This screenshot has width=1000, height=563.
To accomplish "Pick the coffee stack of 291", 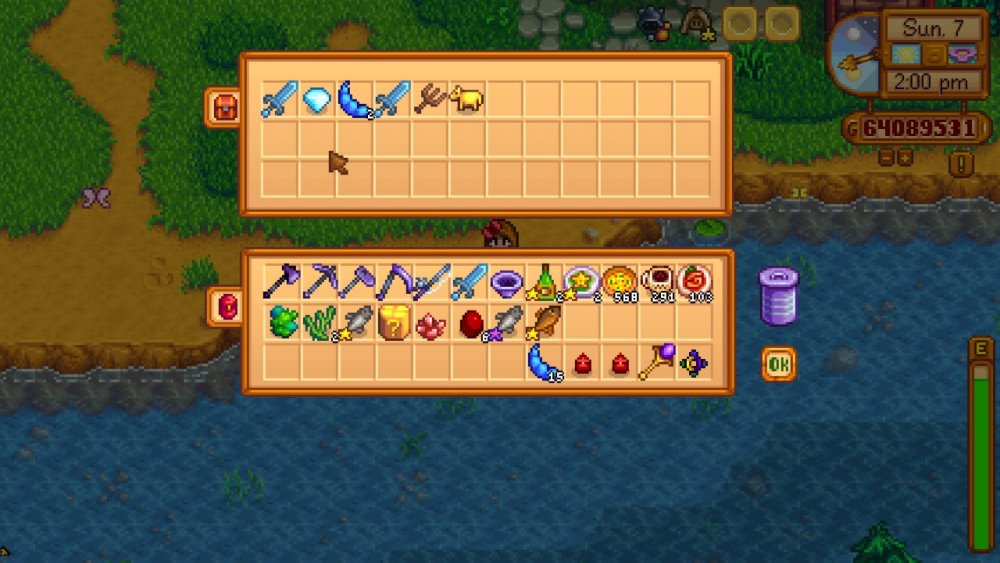I will (656, 283).
